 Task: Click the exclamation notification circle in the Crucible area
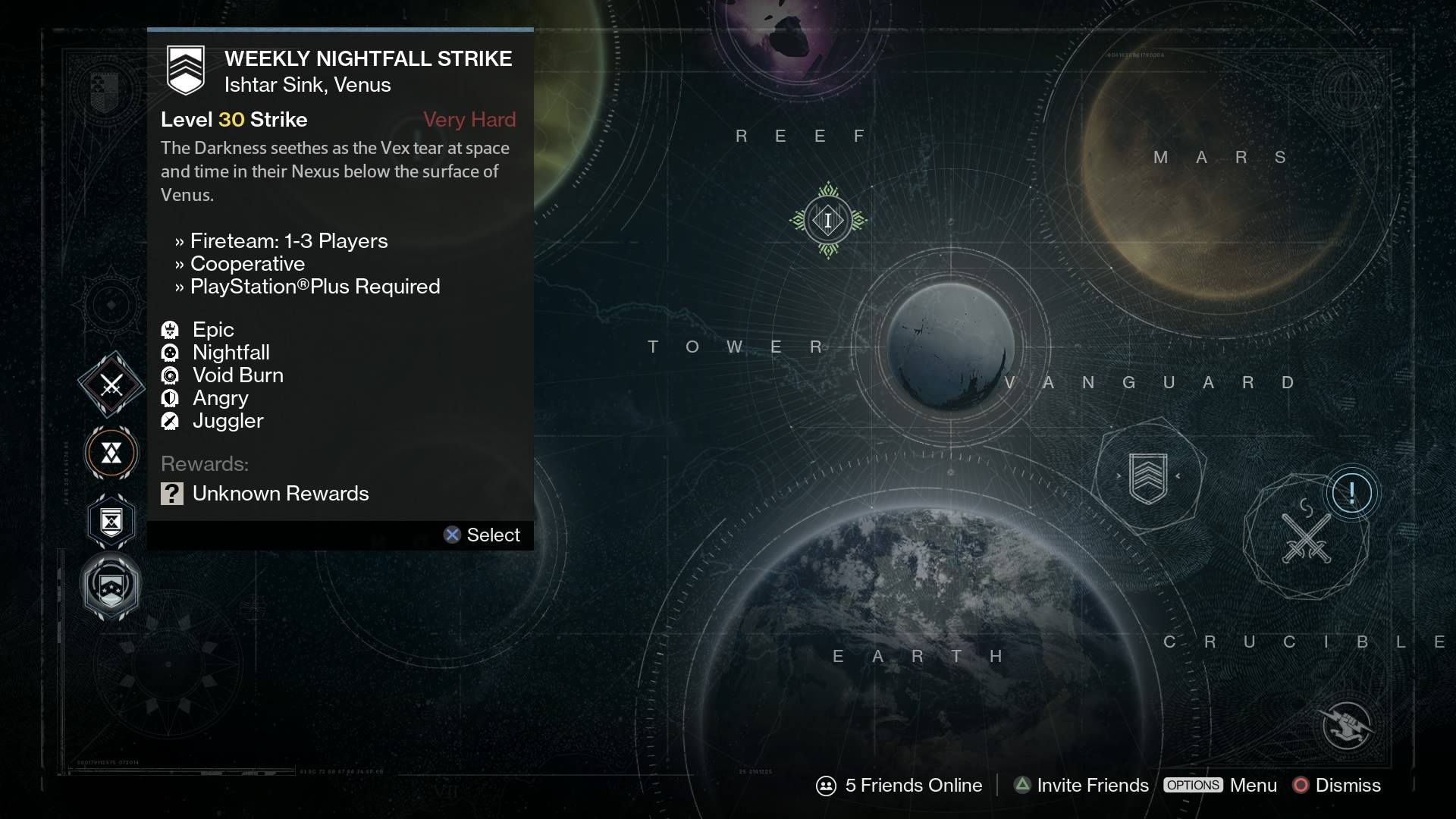1352,493
